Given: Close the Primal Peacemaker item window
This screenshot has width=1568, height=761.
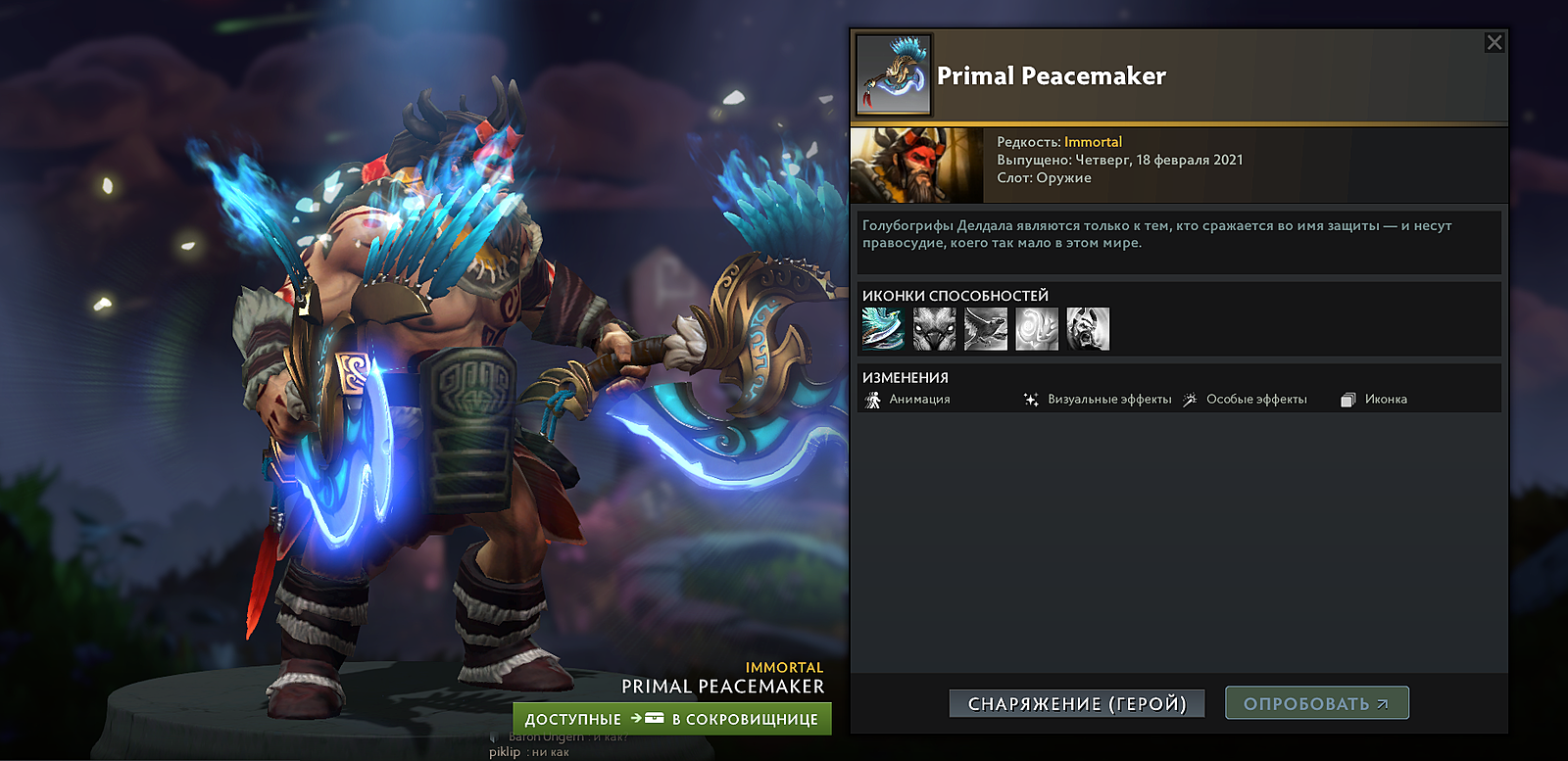Looking at the screenshot, I should pos(1494,42).
